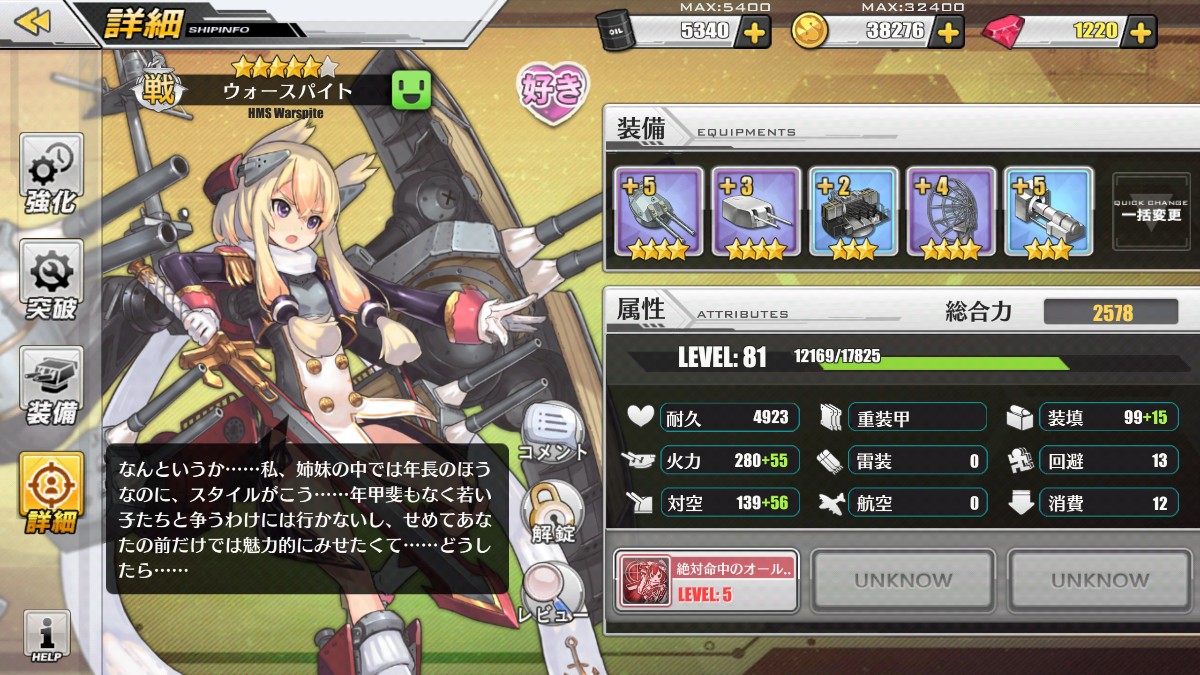The width and height of the screenshot is (1200, 675).
Task: Choose the +2 anti-air gun equipment slot
Action: (853, 214)
